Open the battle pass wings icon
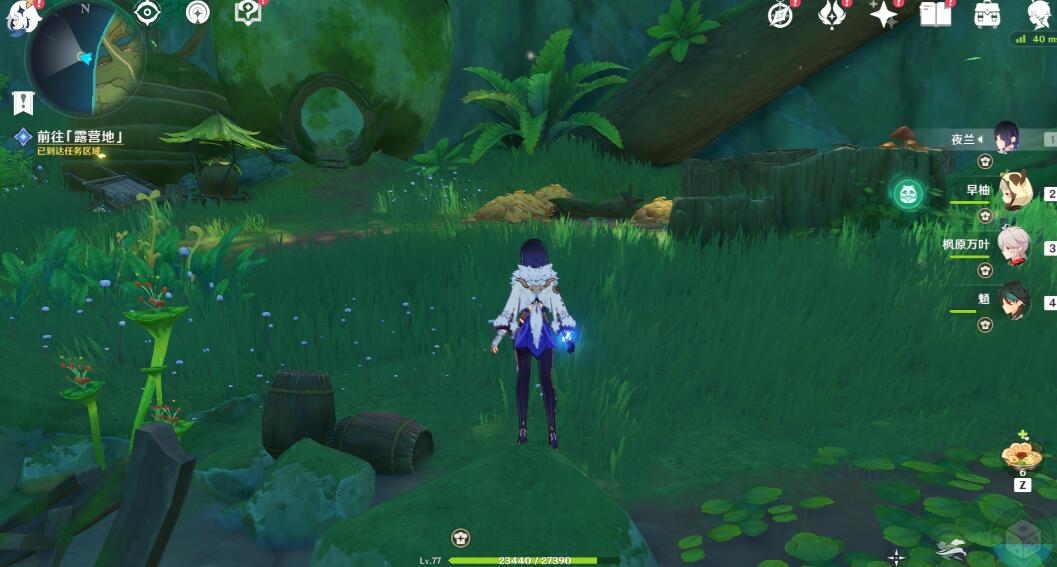Viewport: 1057px width, 567px height. tap(832, 14)
